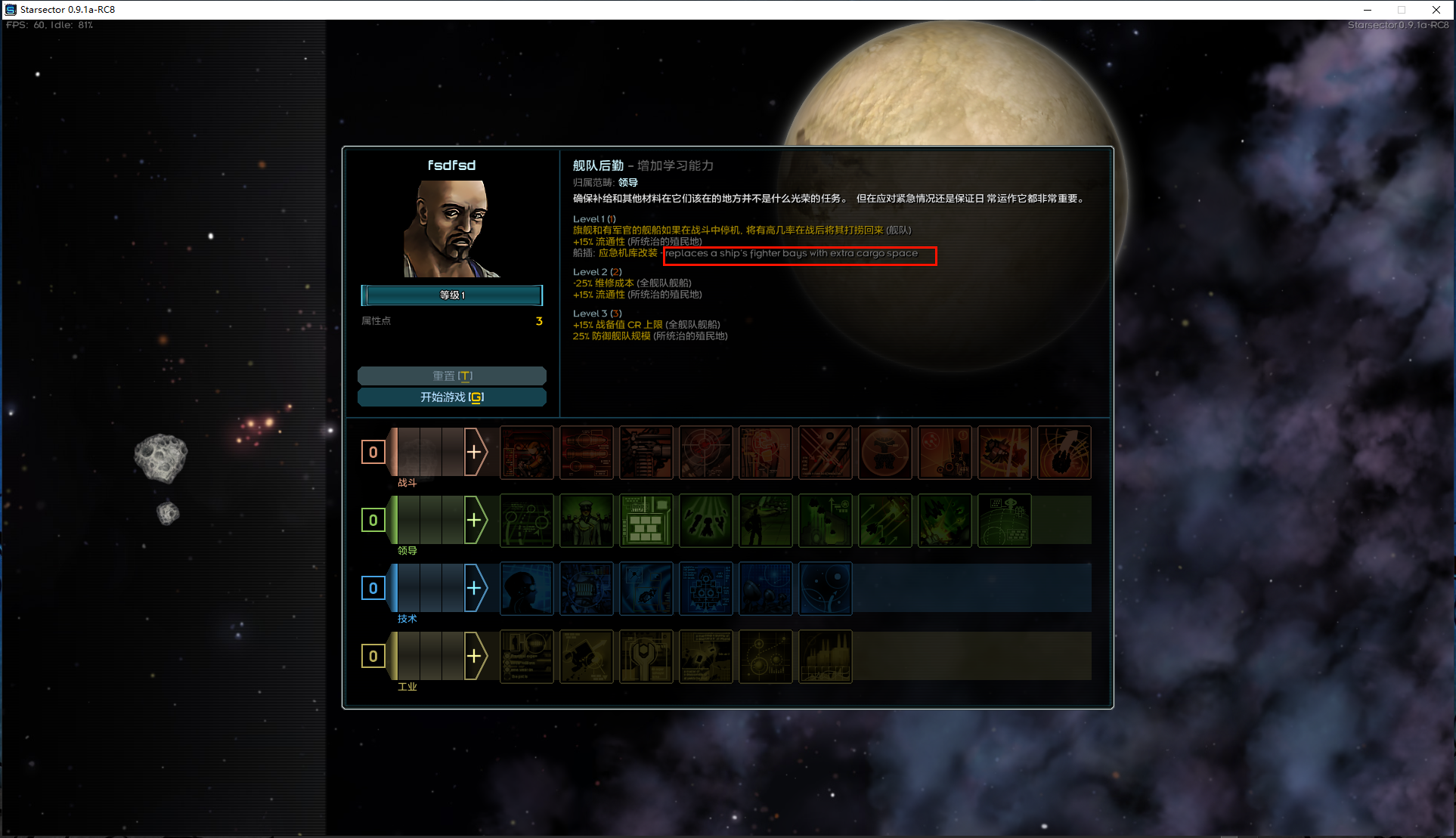The height and width of the screenshot is (838, 1456).
Task: Select the red crosshair target combat skill
Action: point(705,453)
